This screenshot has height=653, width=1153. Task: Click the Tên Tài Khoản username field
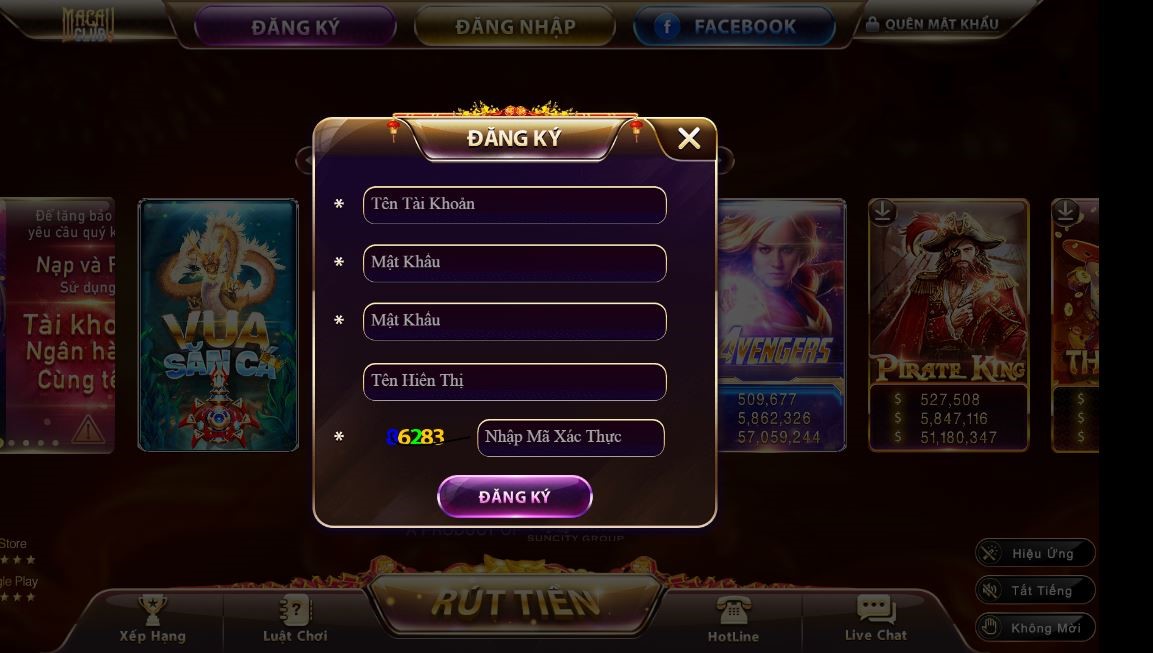514,205
